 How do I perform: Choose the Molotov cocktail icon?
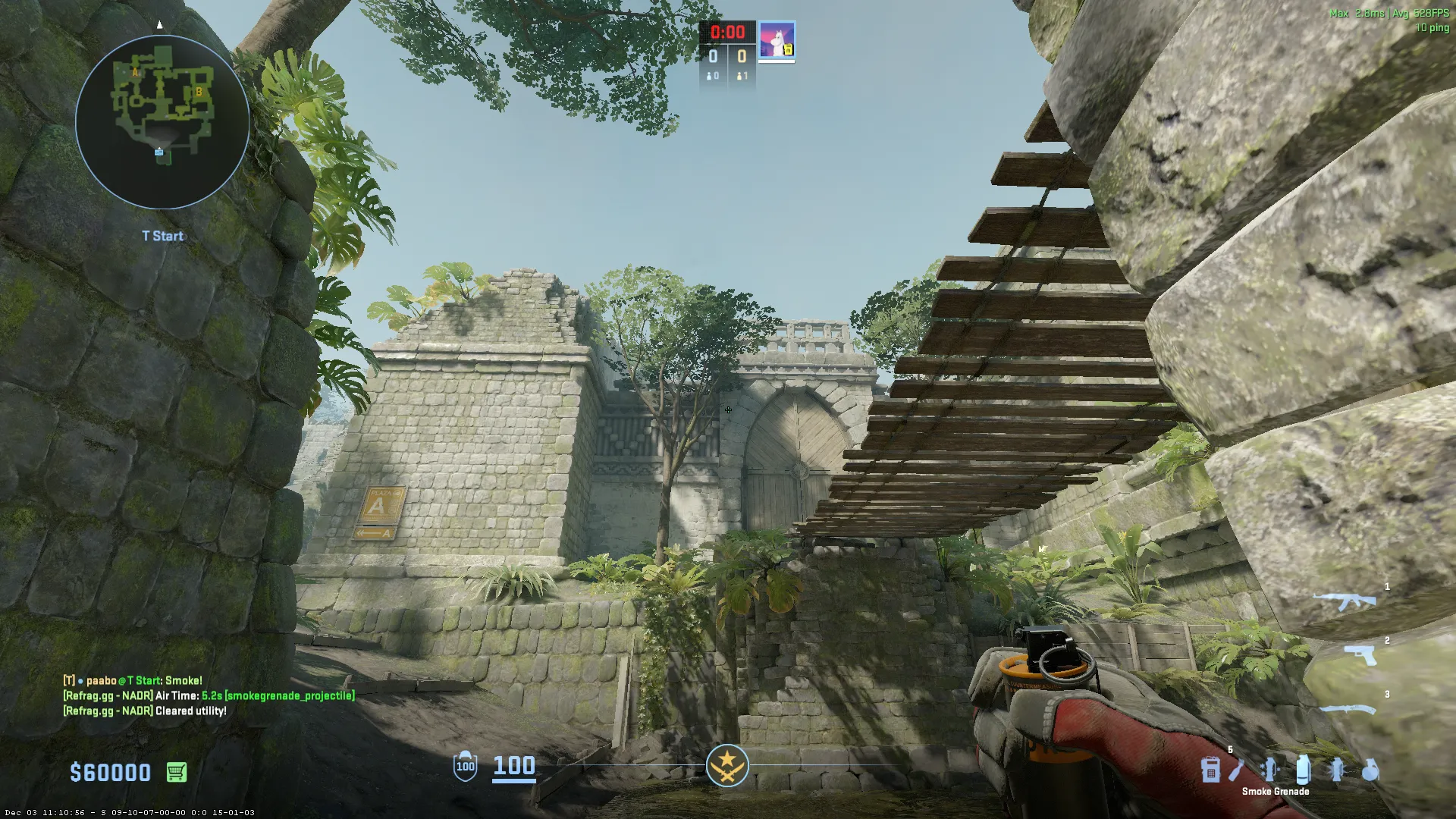1236,770
